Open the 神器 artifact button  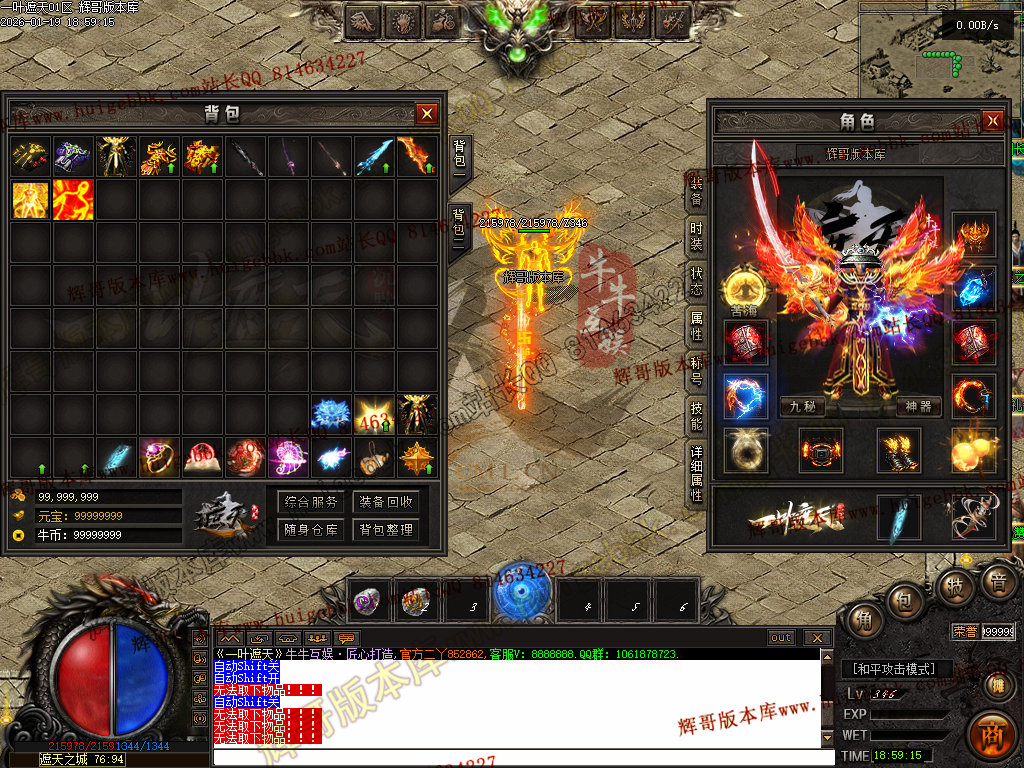coord(918,407)
